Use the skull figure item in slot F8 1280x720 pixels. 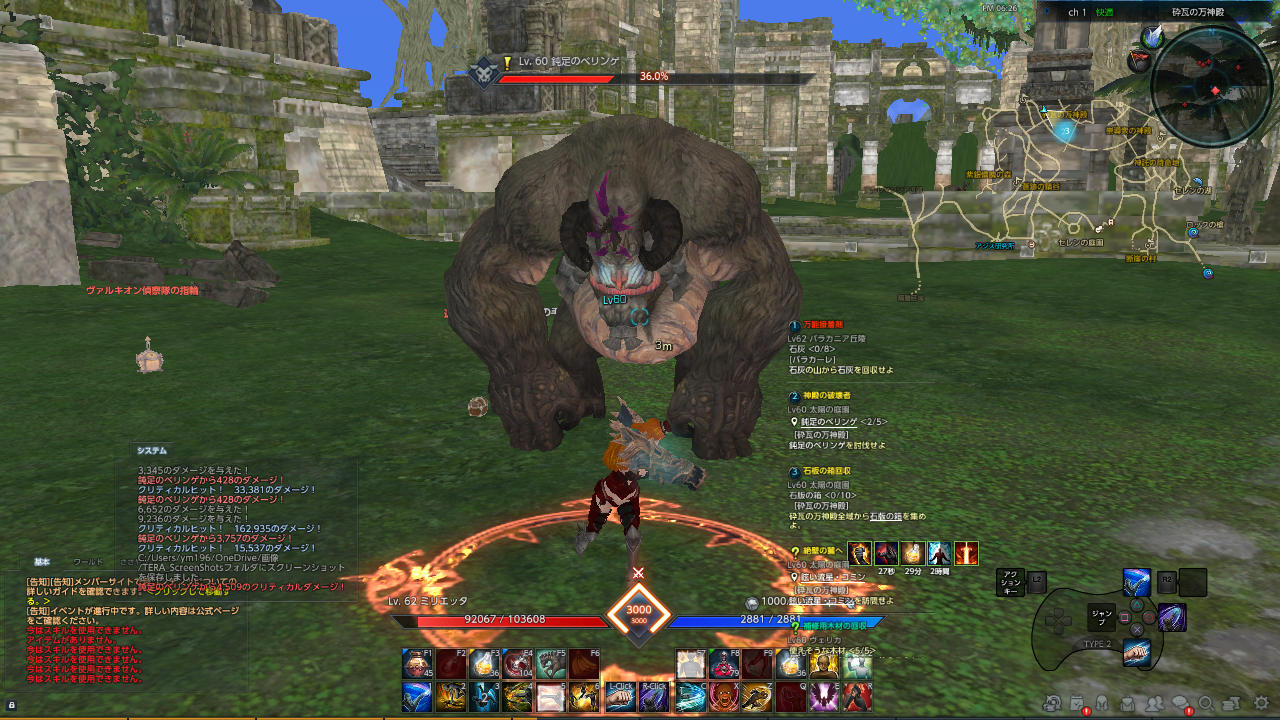click(724, 664)
